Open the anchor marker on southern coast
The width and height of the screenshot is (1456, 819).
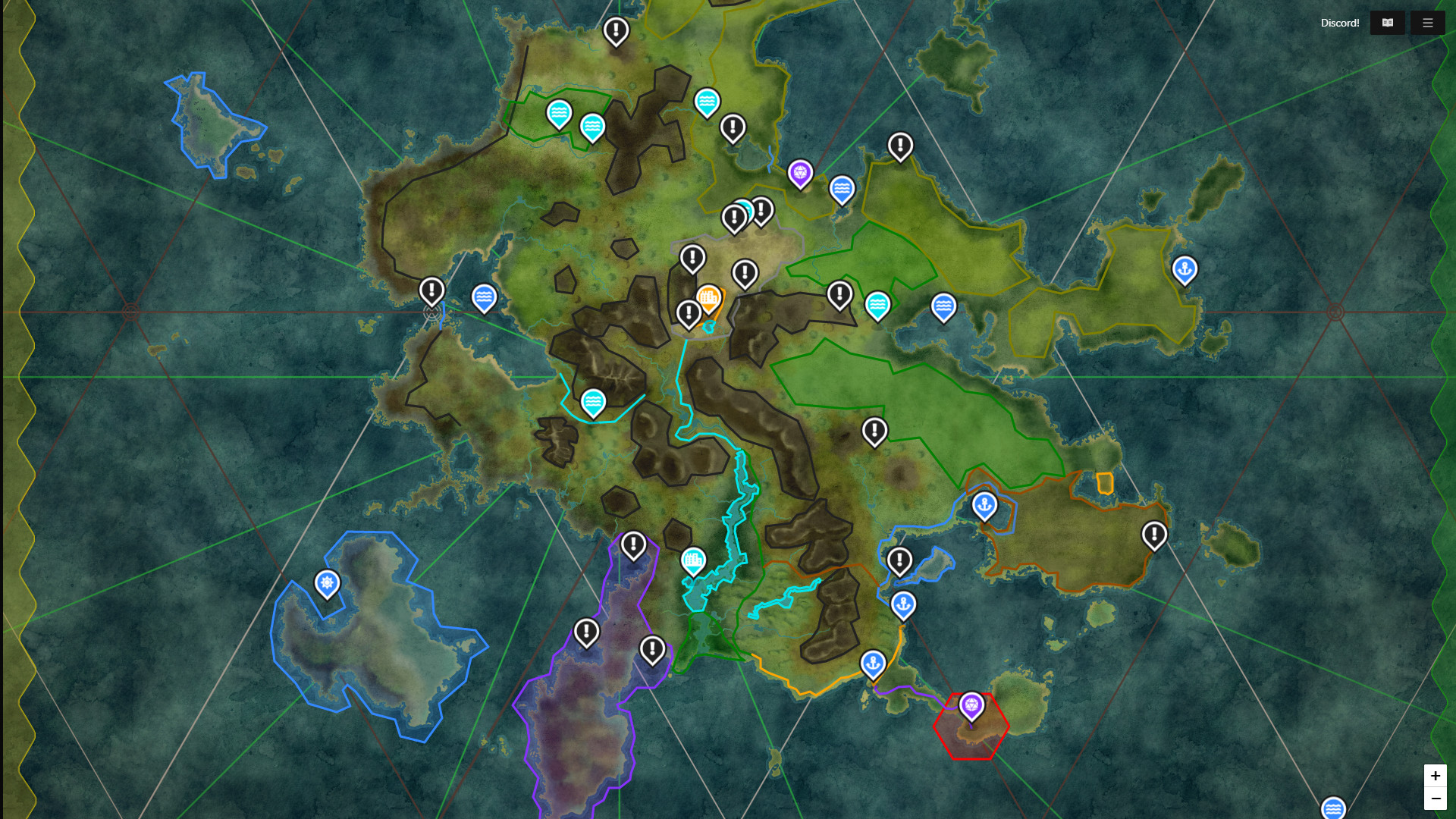(x=873, y=661)
